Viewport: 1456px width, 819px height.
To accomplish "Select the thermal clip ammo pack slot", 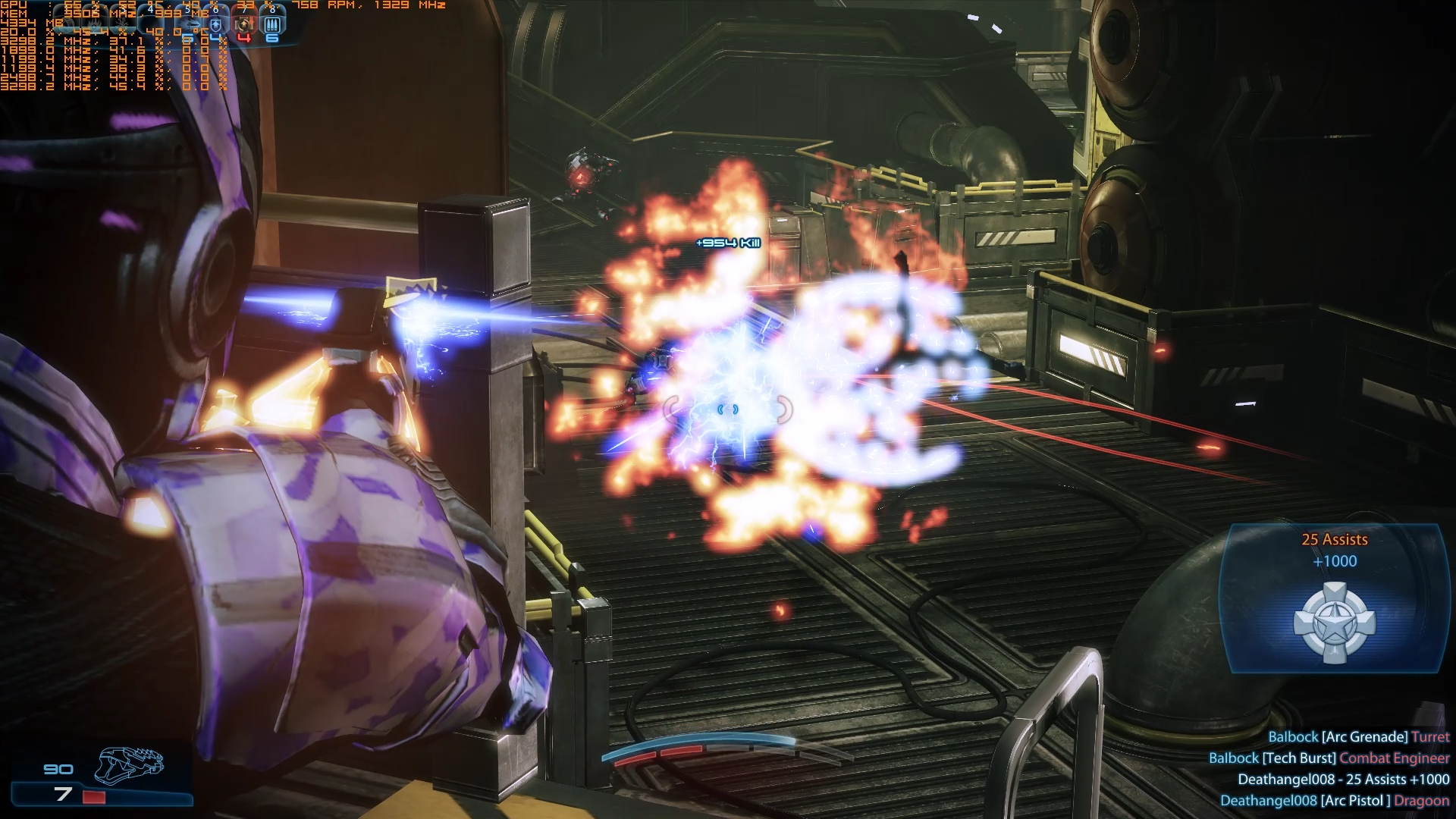I will coord(271,24).
